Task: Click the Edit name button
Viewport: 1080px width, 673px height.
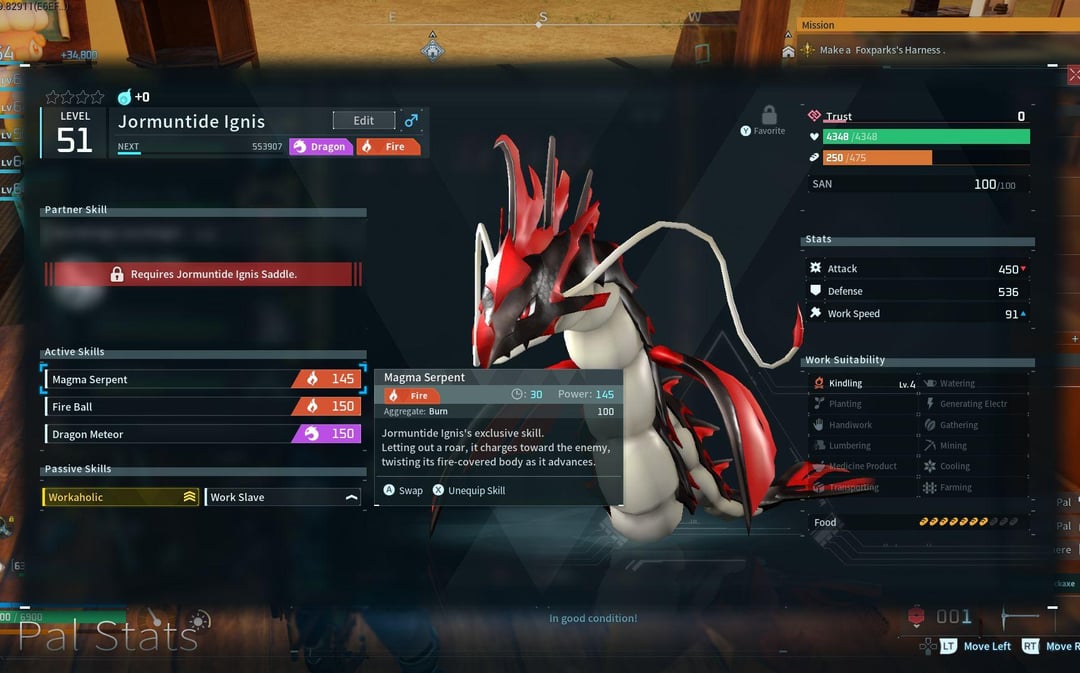Action: (363, 120)
